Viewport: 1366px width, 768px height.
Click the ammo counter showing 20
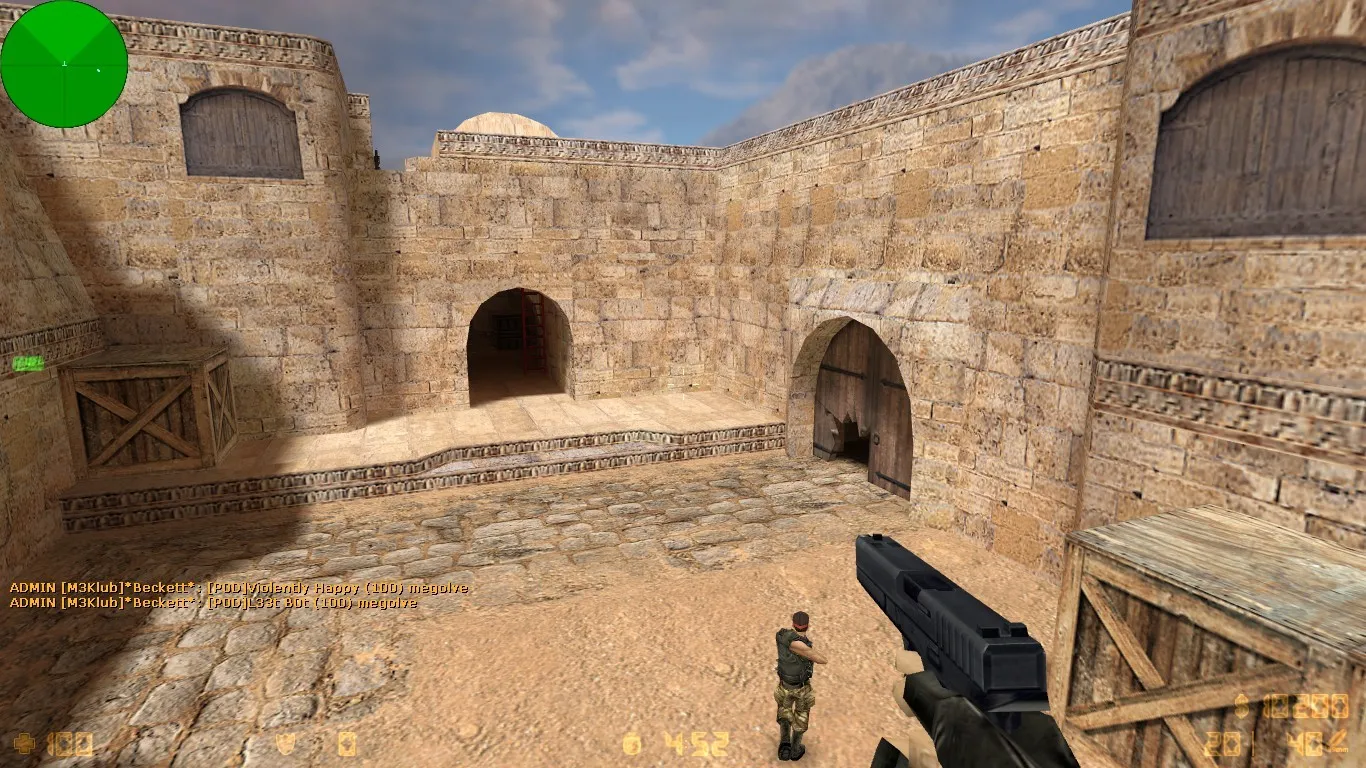[x=1222, y=745]
